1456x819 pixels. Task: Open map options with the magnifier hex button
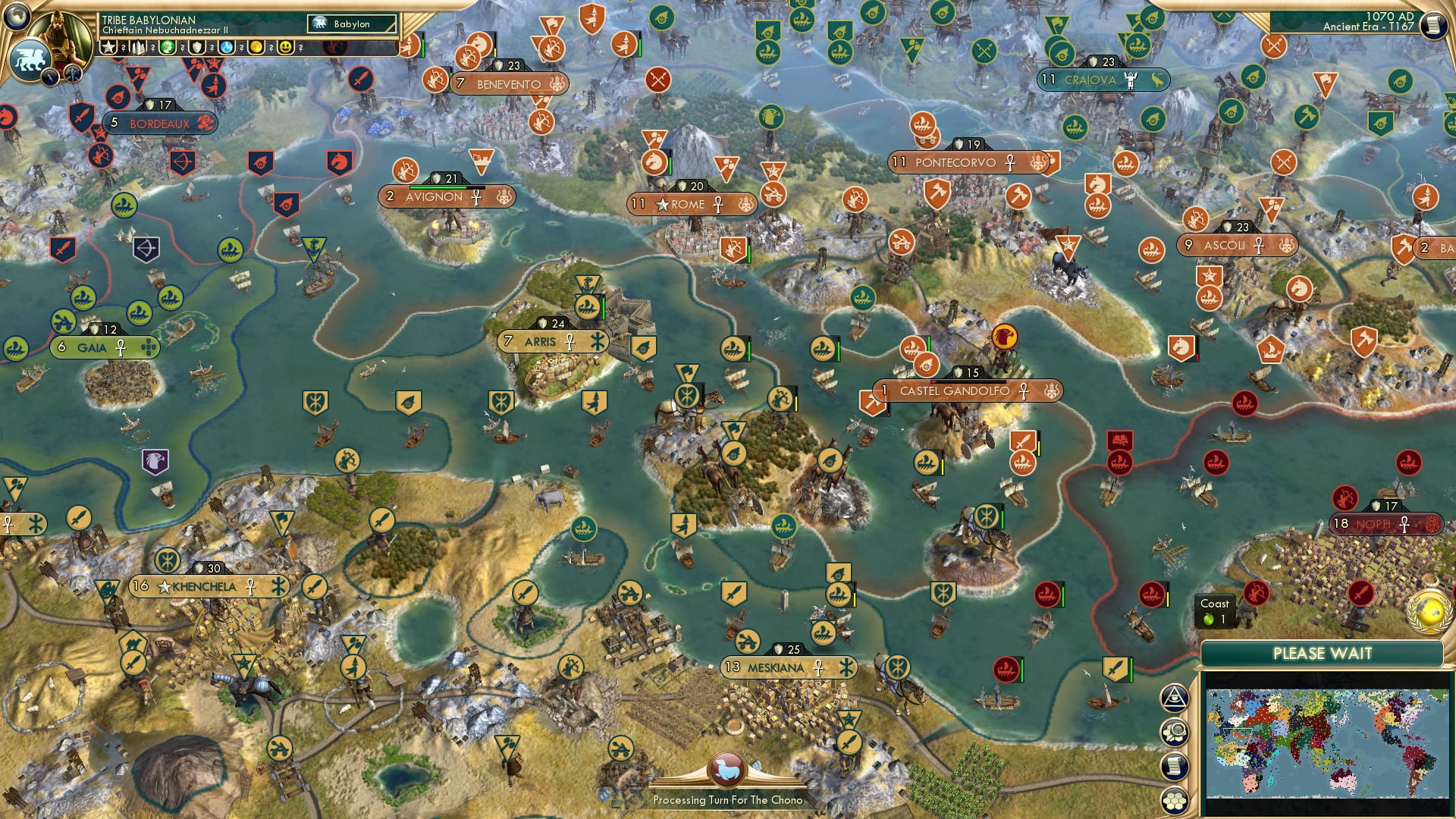coord(1176,730)
